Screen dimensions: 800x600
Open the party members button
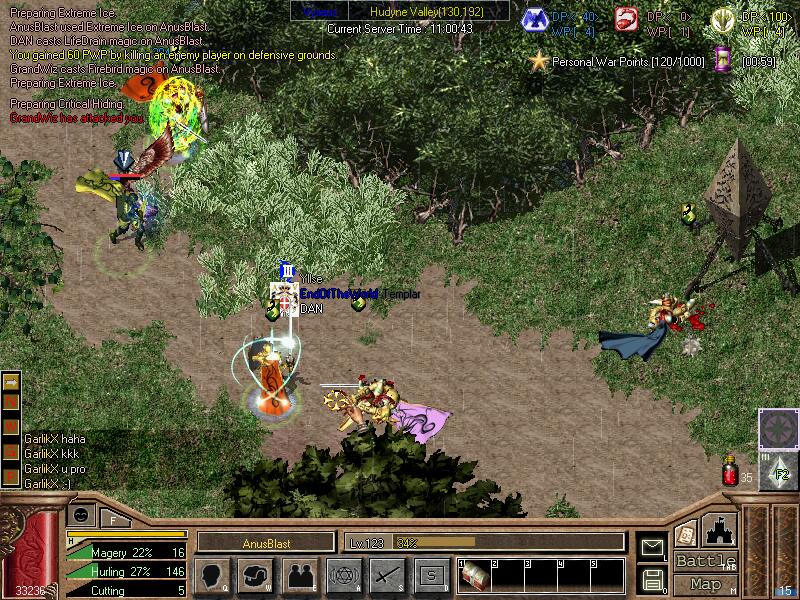click(x=299, y=575)
